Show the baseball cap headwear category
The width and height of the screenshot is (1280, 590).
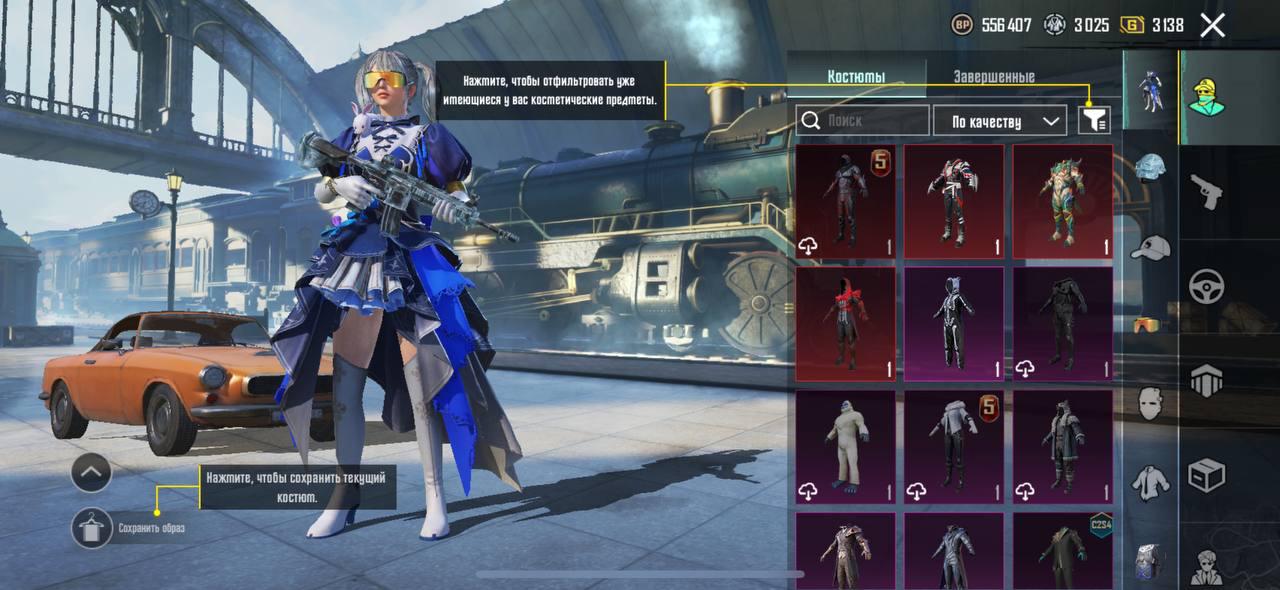click(1151, 247)
